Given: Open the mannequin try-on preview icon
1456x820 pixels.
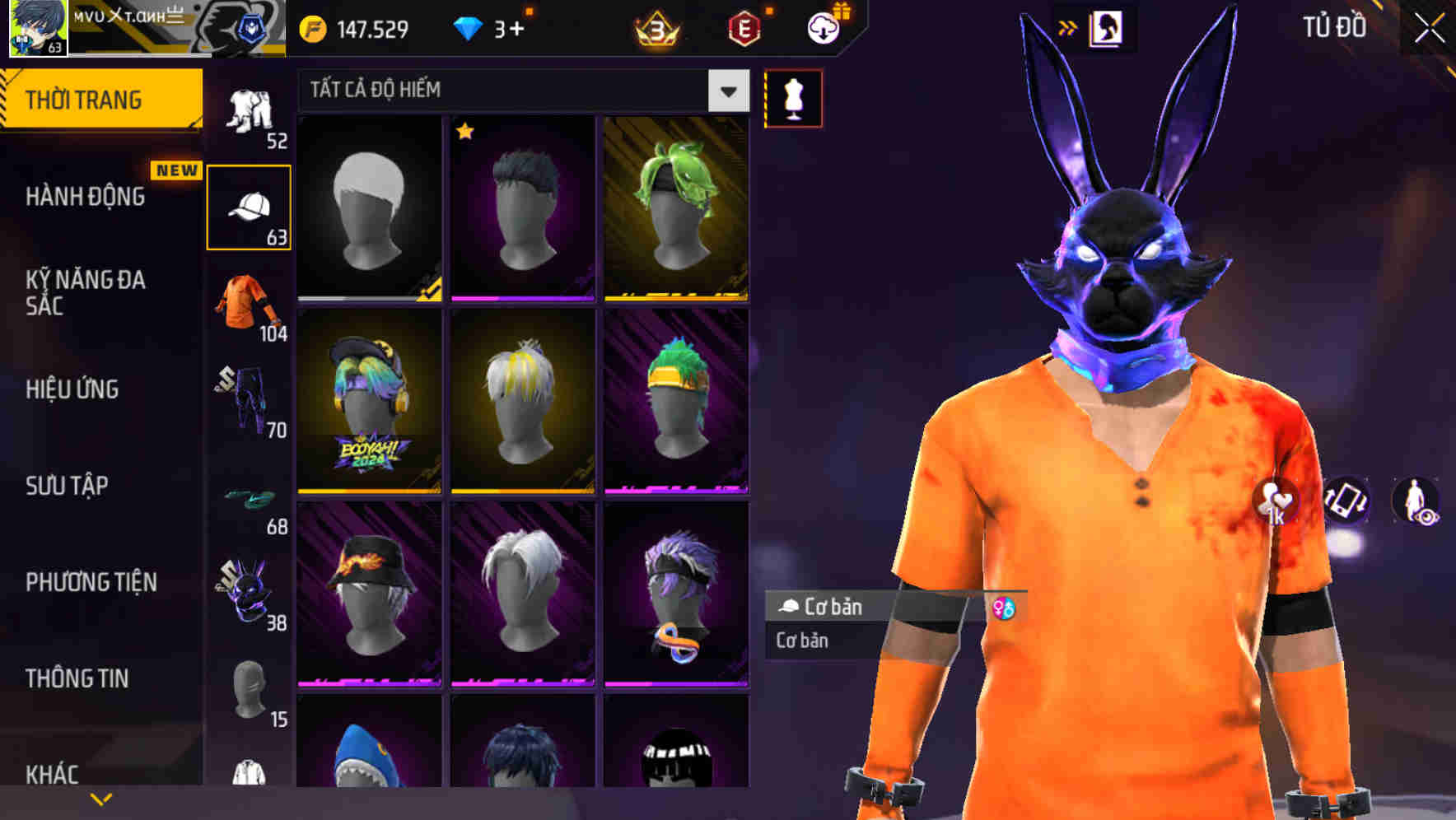Looking at the screenshot, I should click(x=792, y=97).
